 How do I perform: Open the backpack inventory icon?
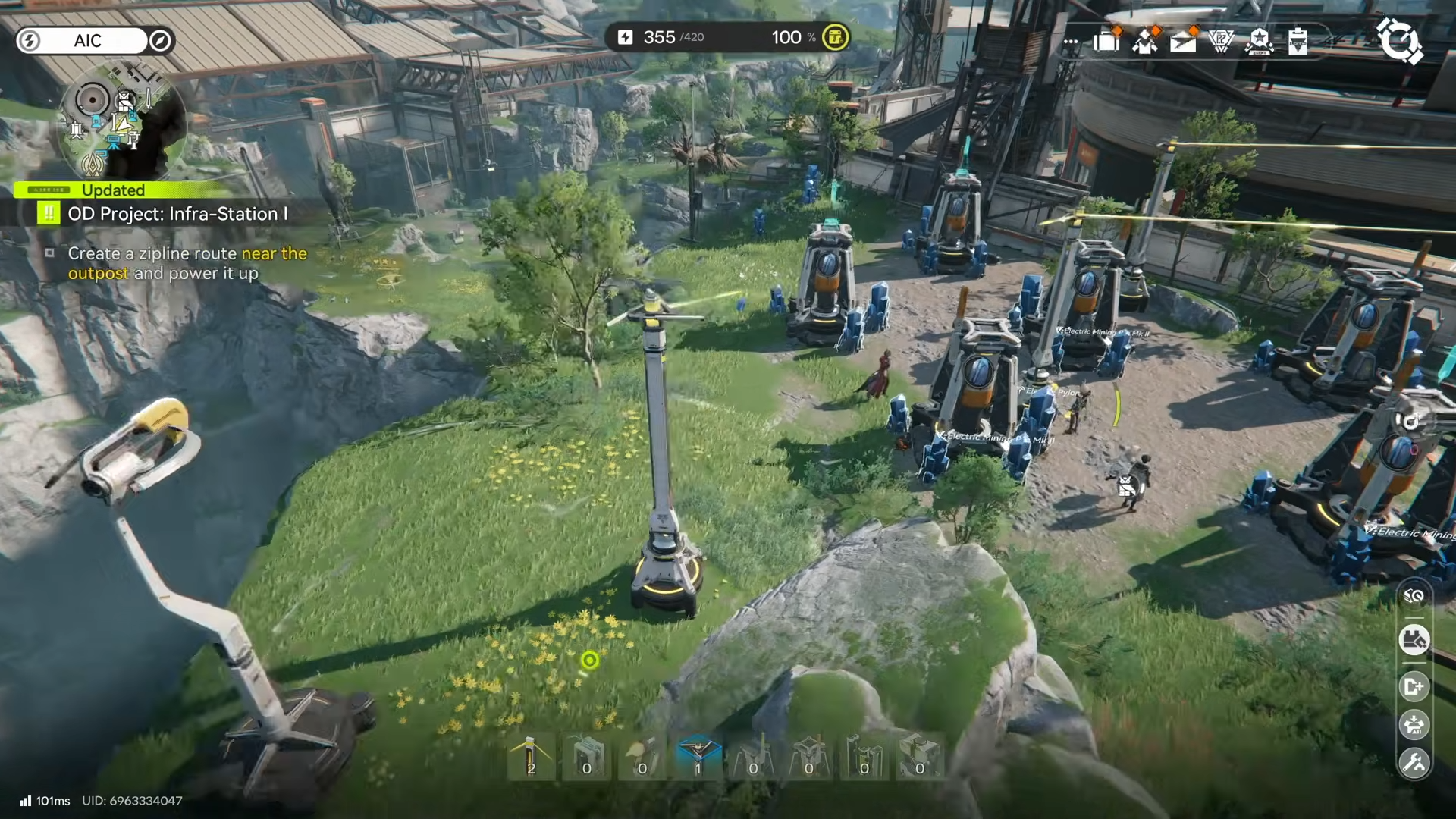[1106, 39]
